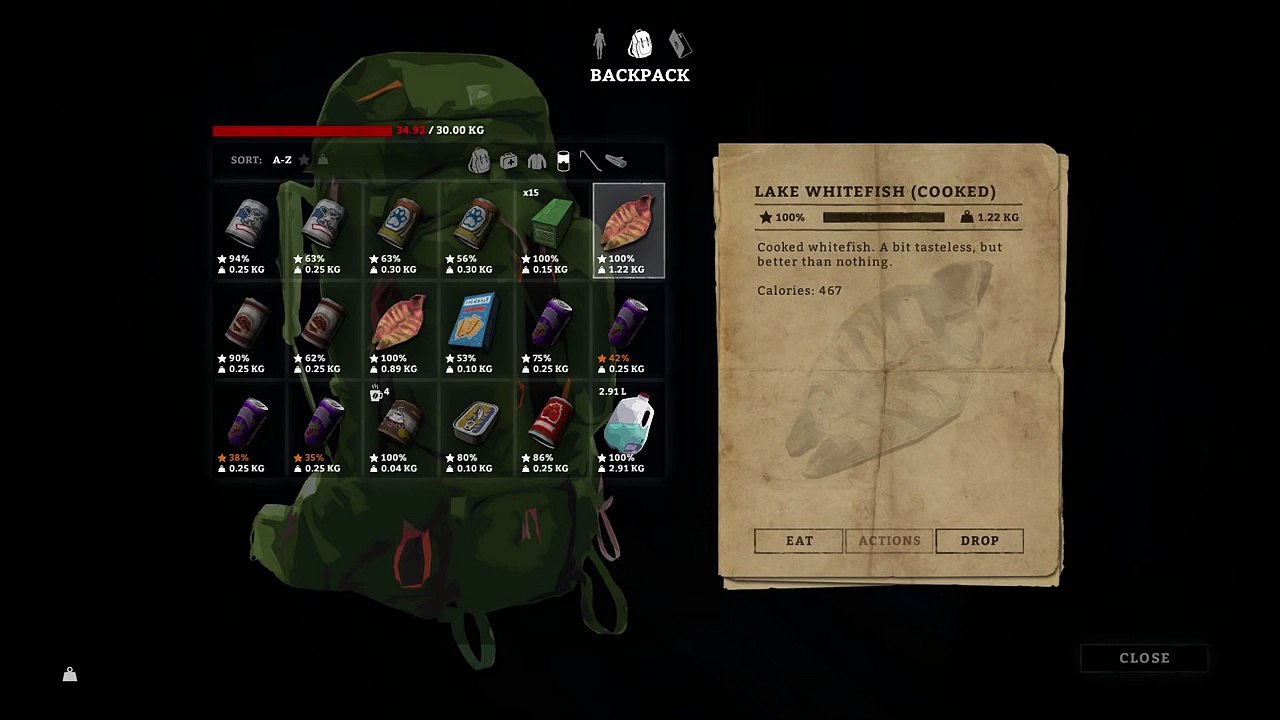Open the Actions button on item card
This screenshot has width=1280, height=720.
pyautogui.click(x=889, y=541)
